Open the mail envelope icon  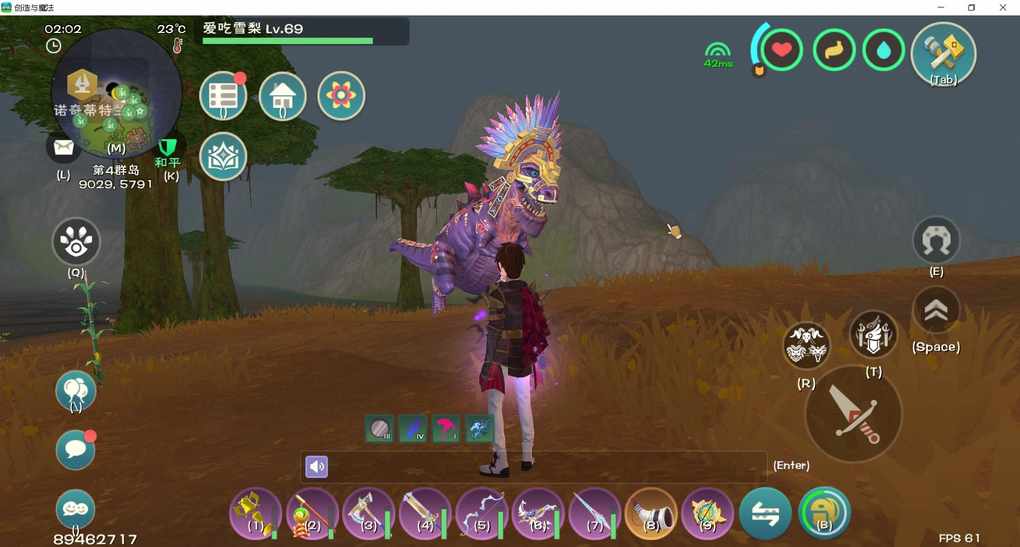64,148
